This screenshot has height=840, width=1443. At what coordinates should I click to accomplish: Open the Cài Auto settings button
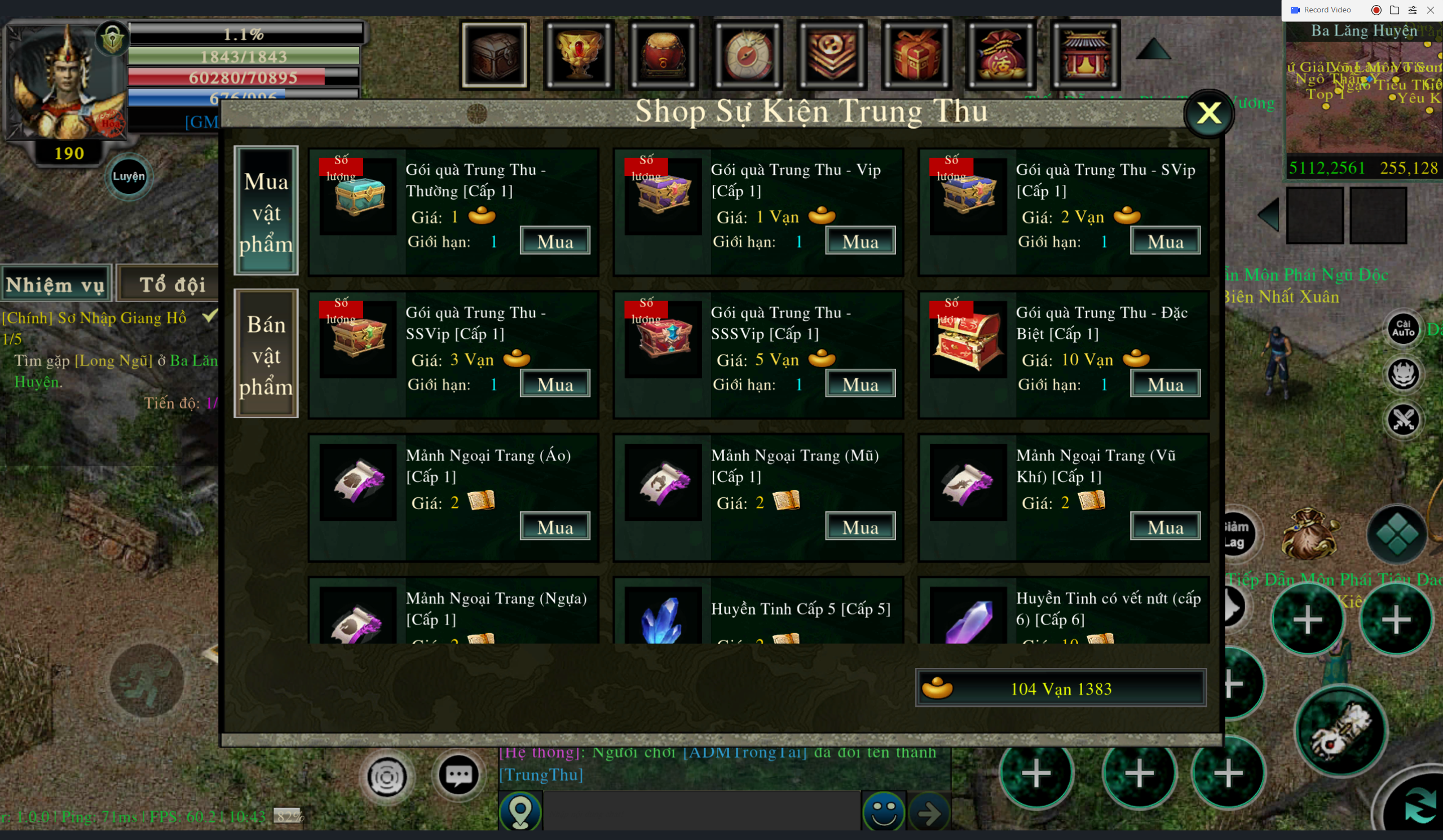click(1403, 329)
